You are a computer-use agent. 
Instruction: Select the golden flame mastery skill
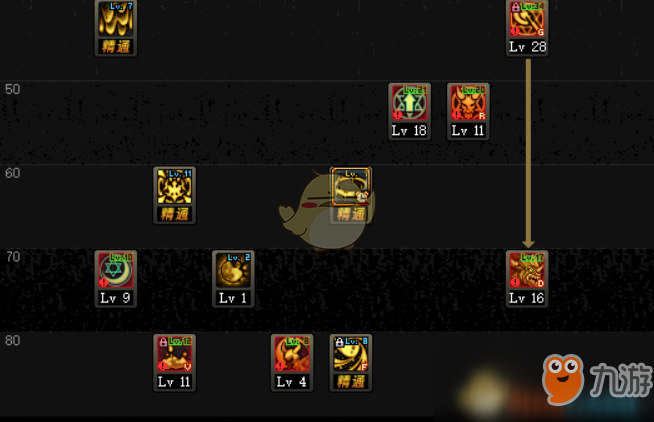115,20
